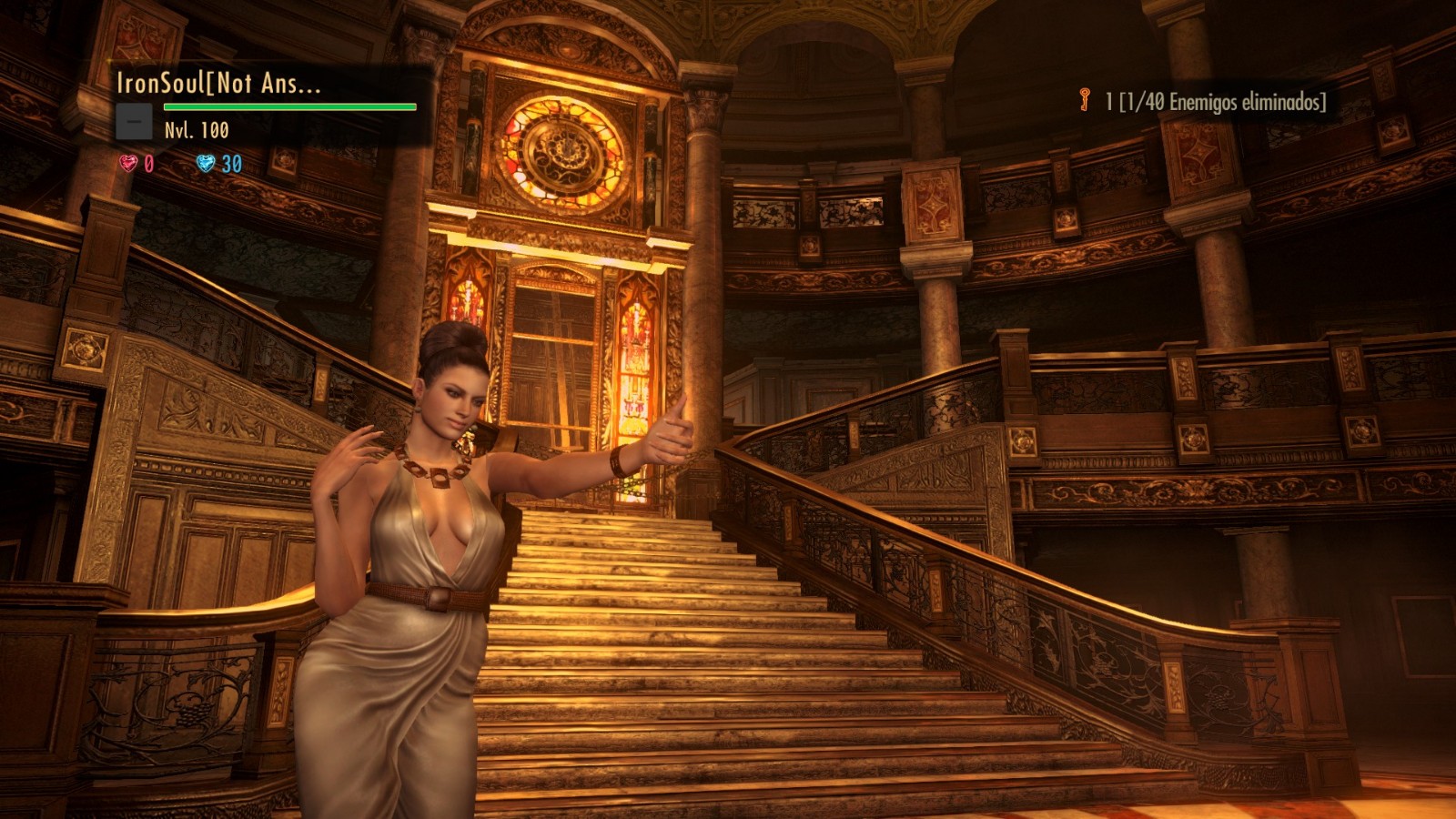The height and width of the screenshot is (819, 1456).
Task: Click the pink heart gem icon
Action: click(x=128, y=163)
